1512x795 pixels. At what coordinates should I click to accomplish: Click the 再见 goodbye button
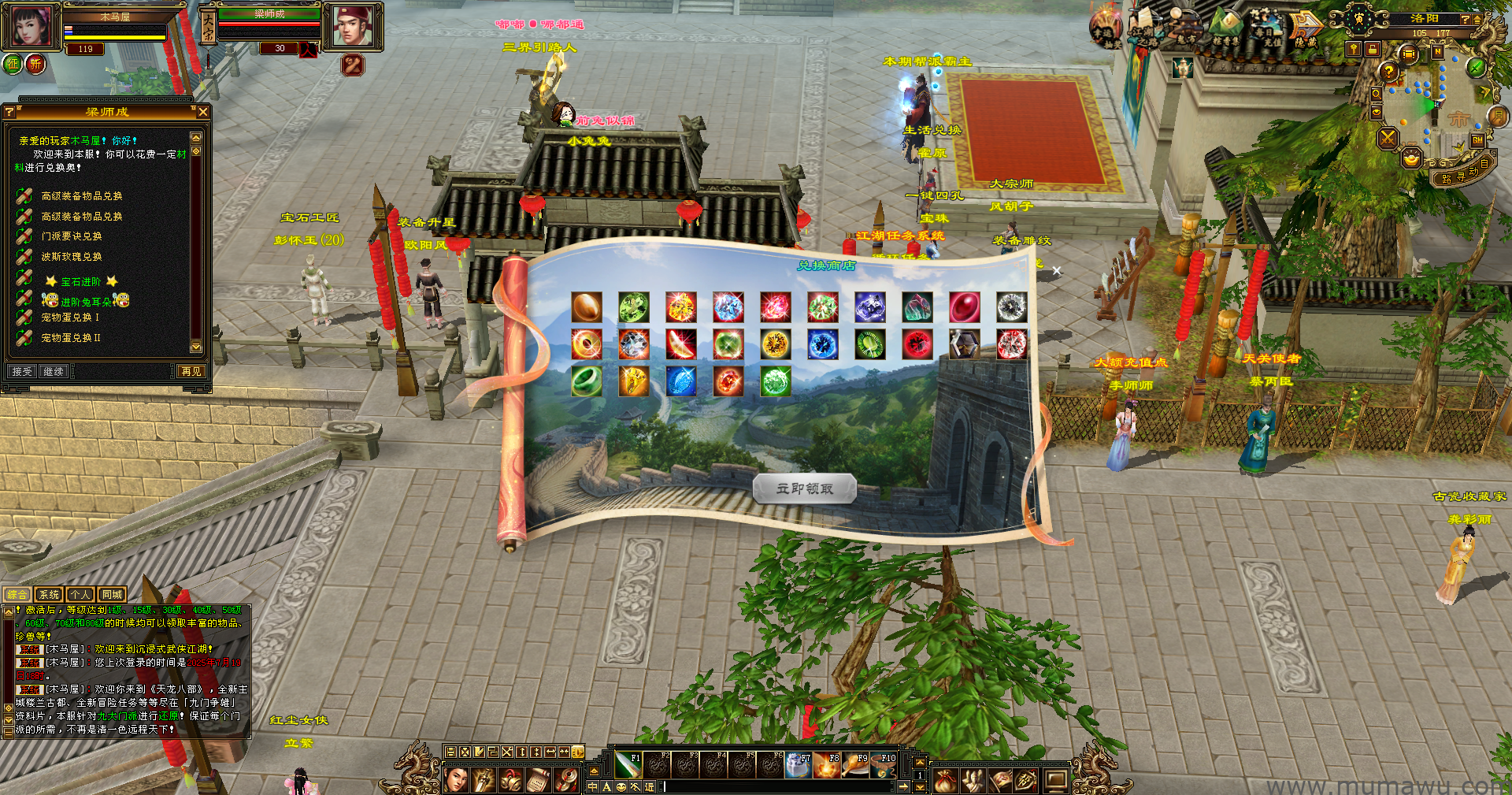point(191,371)
